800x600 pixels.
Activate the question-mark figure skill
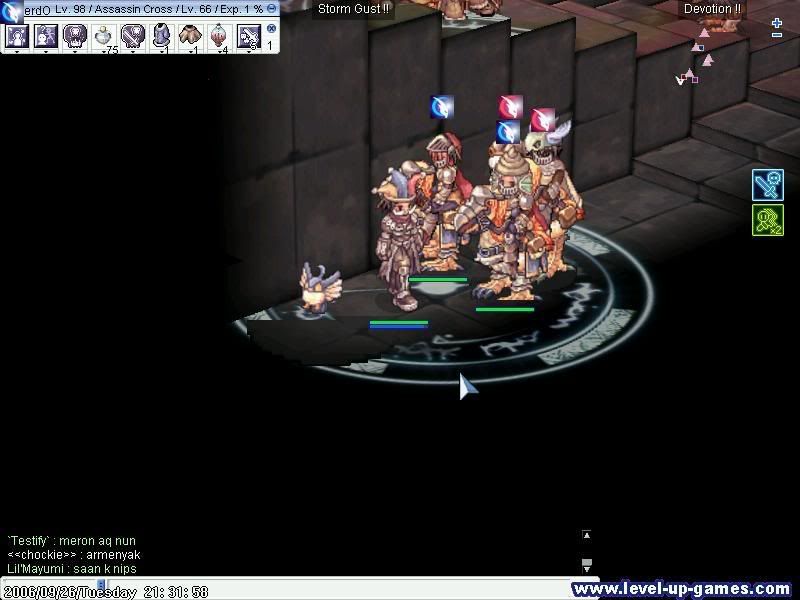[46, 37]
